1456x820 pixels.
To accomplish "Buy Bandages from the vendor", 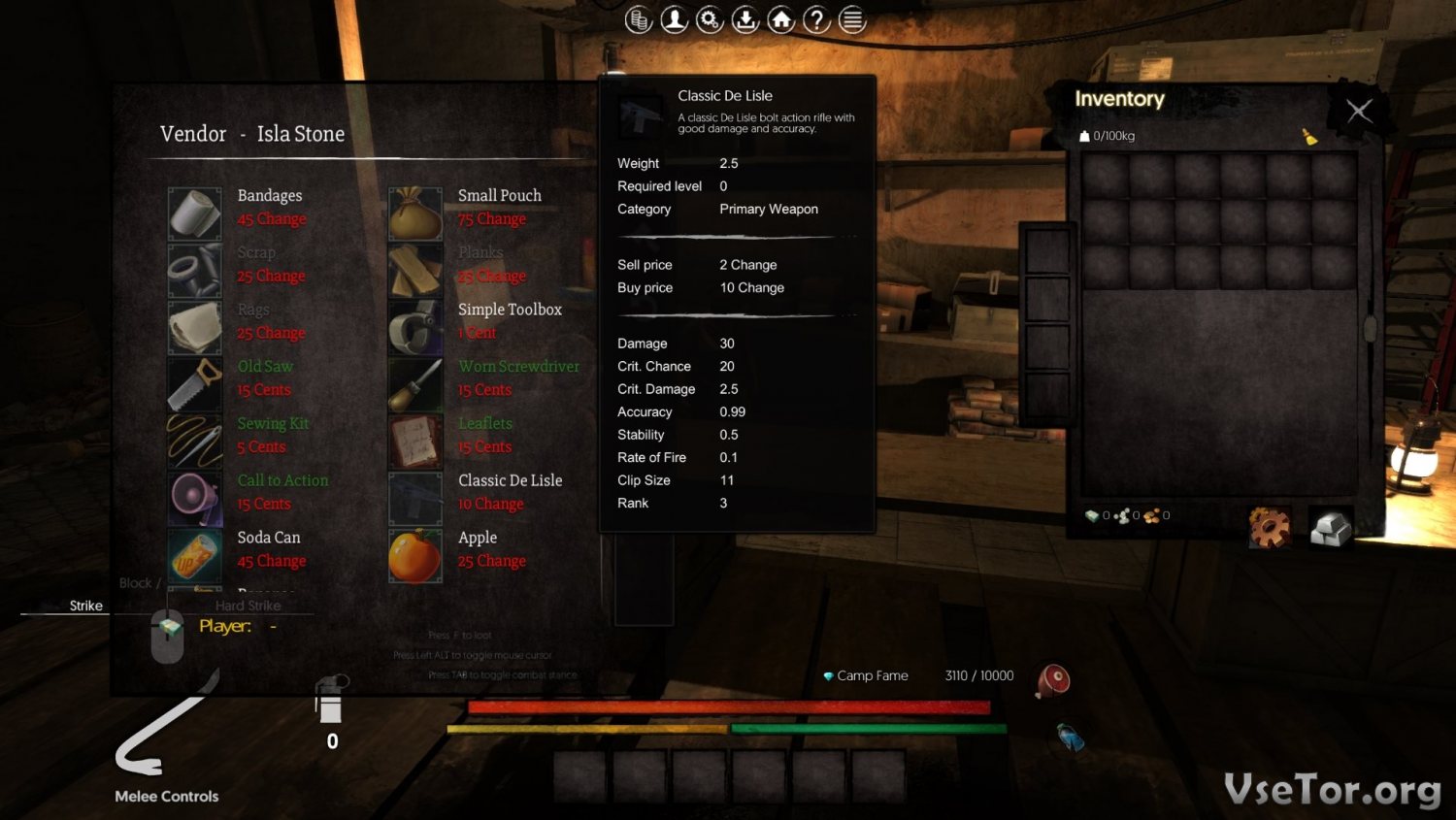I will coord(195,213).
